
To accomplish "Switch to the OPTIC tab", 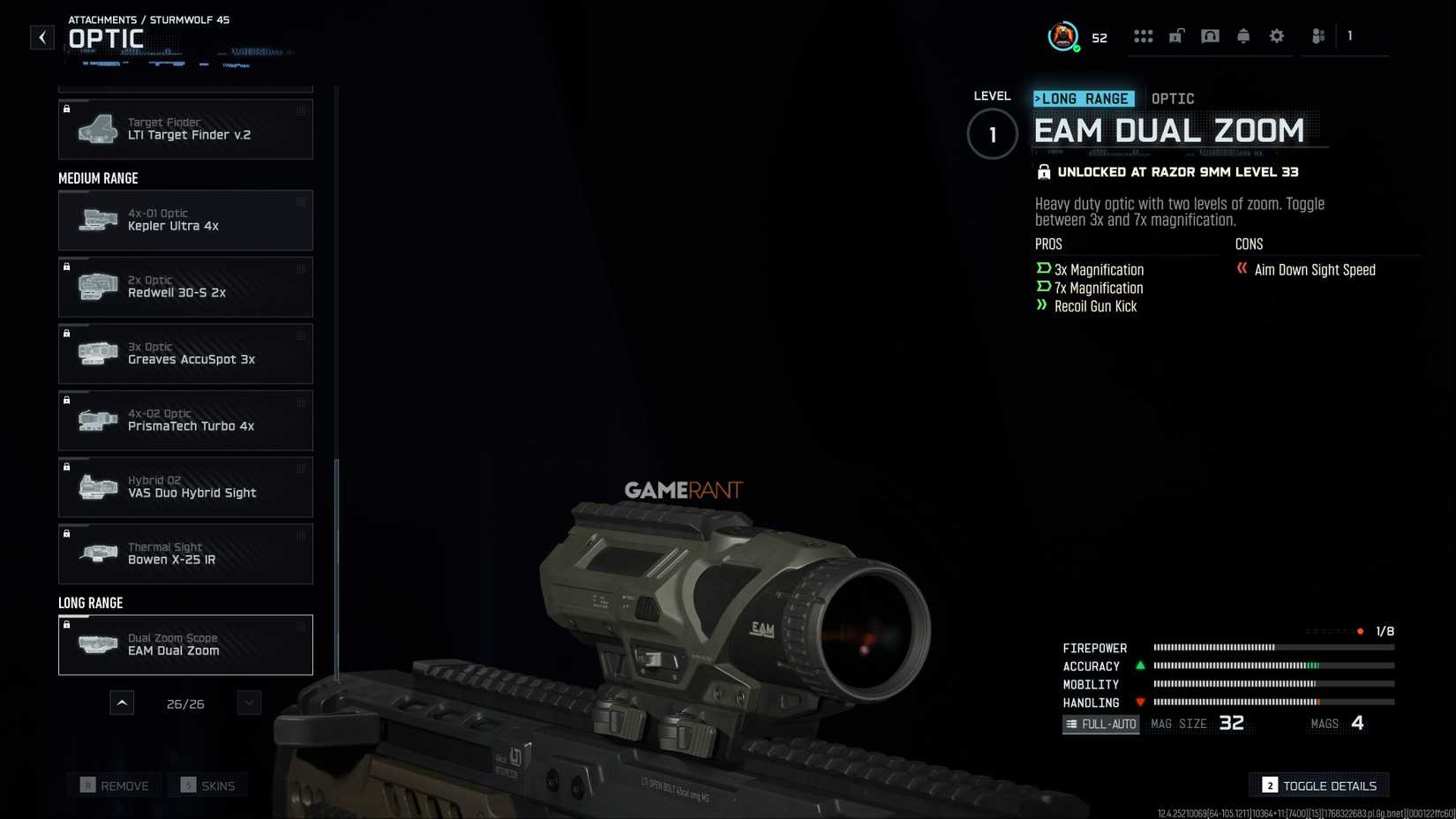I will (1173, 98).
